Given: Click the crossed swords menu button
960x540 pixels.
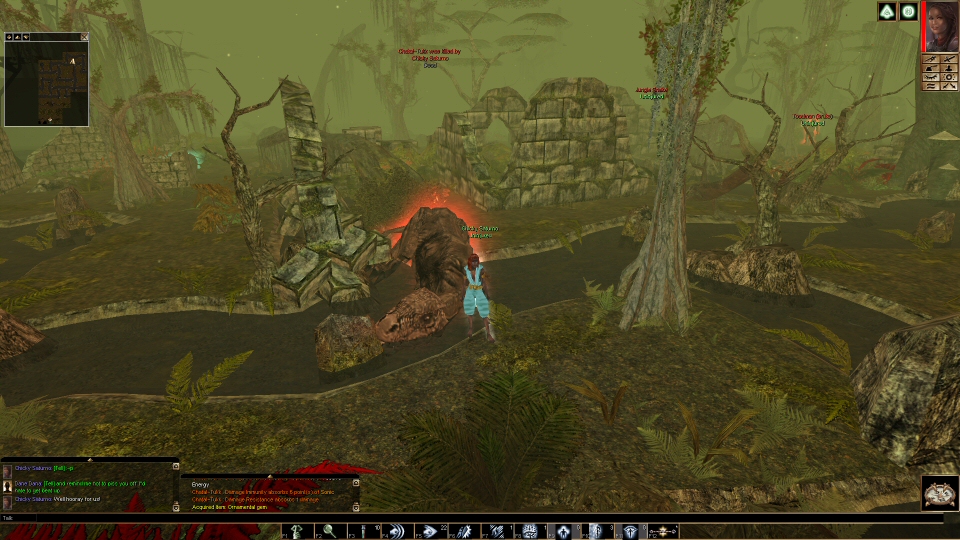Looking at the screenshot, I should pos(948,60).
